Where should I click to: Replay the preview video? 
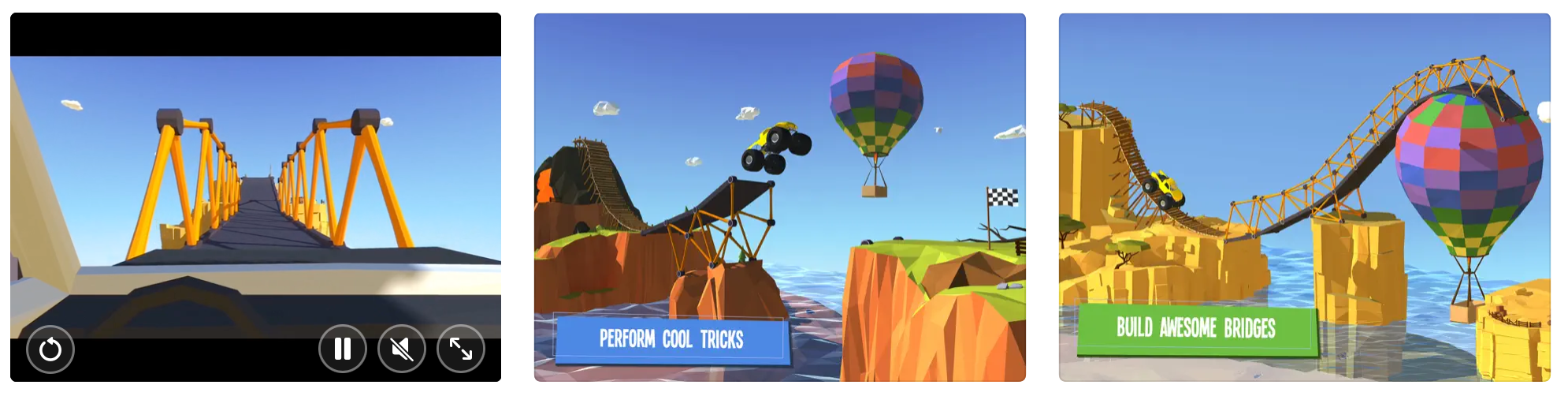pyautogui.click(x=50, y=349)
